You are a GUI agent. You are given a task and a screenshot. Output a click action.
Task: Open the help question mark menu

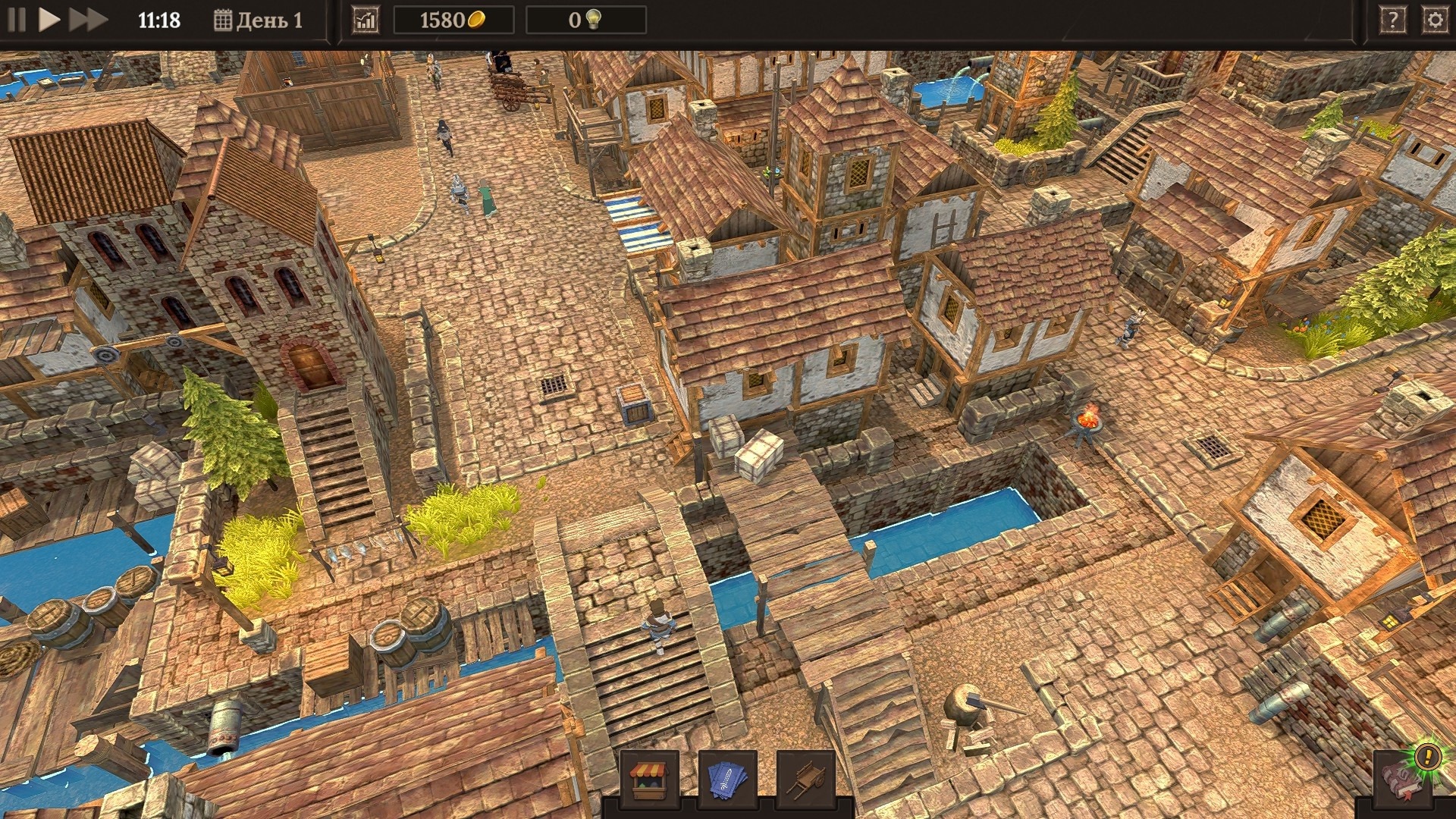pos(1392,20)
